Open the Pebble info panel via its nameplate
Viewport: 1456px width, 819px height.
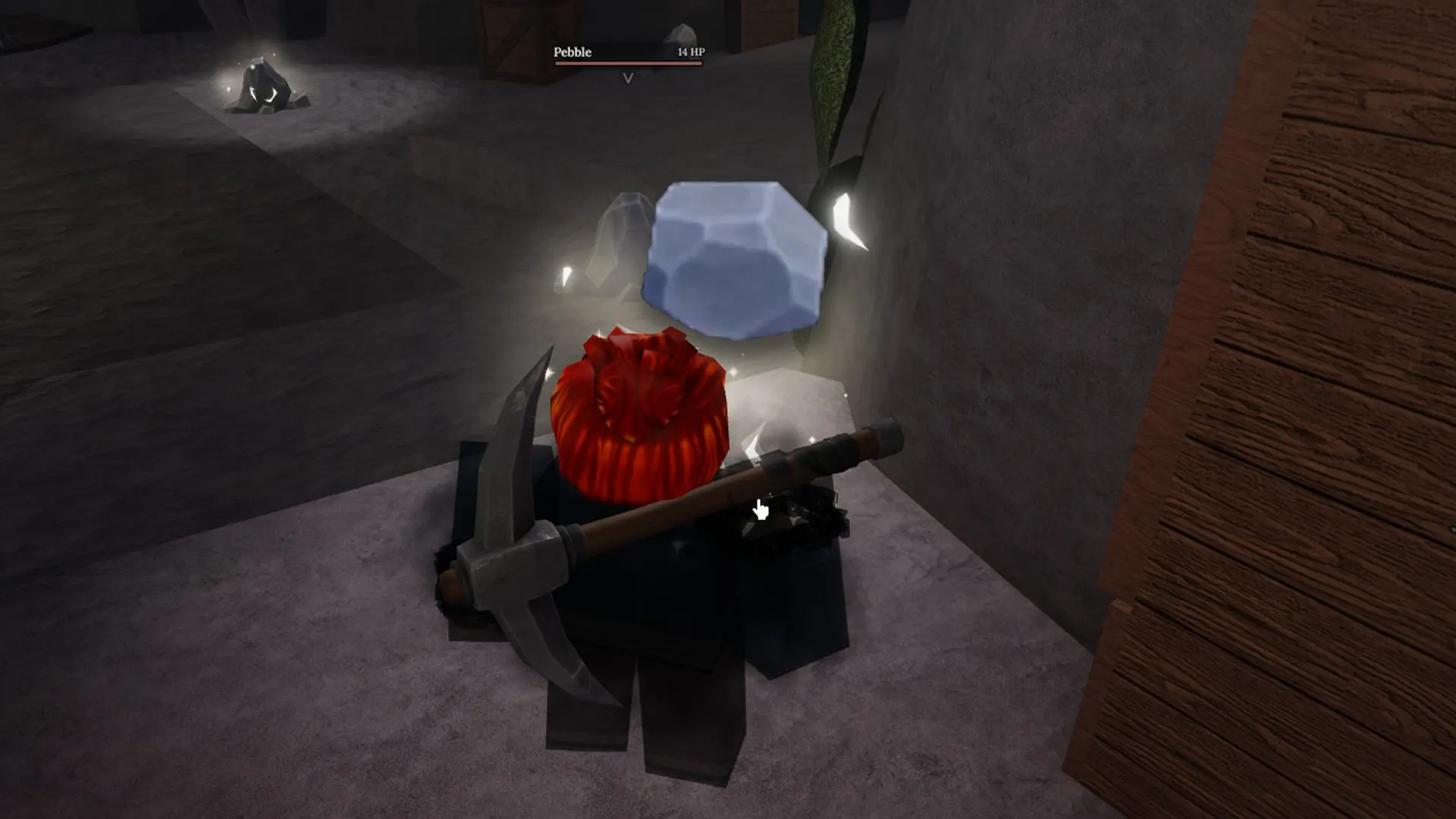[571, 52]
